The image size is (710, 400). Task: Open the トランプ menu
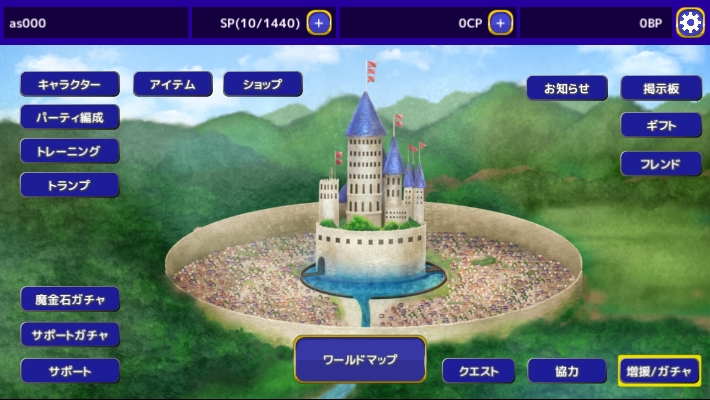click(x=70, y=185)
